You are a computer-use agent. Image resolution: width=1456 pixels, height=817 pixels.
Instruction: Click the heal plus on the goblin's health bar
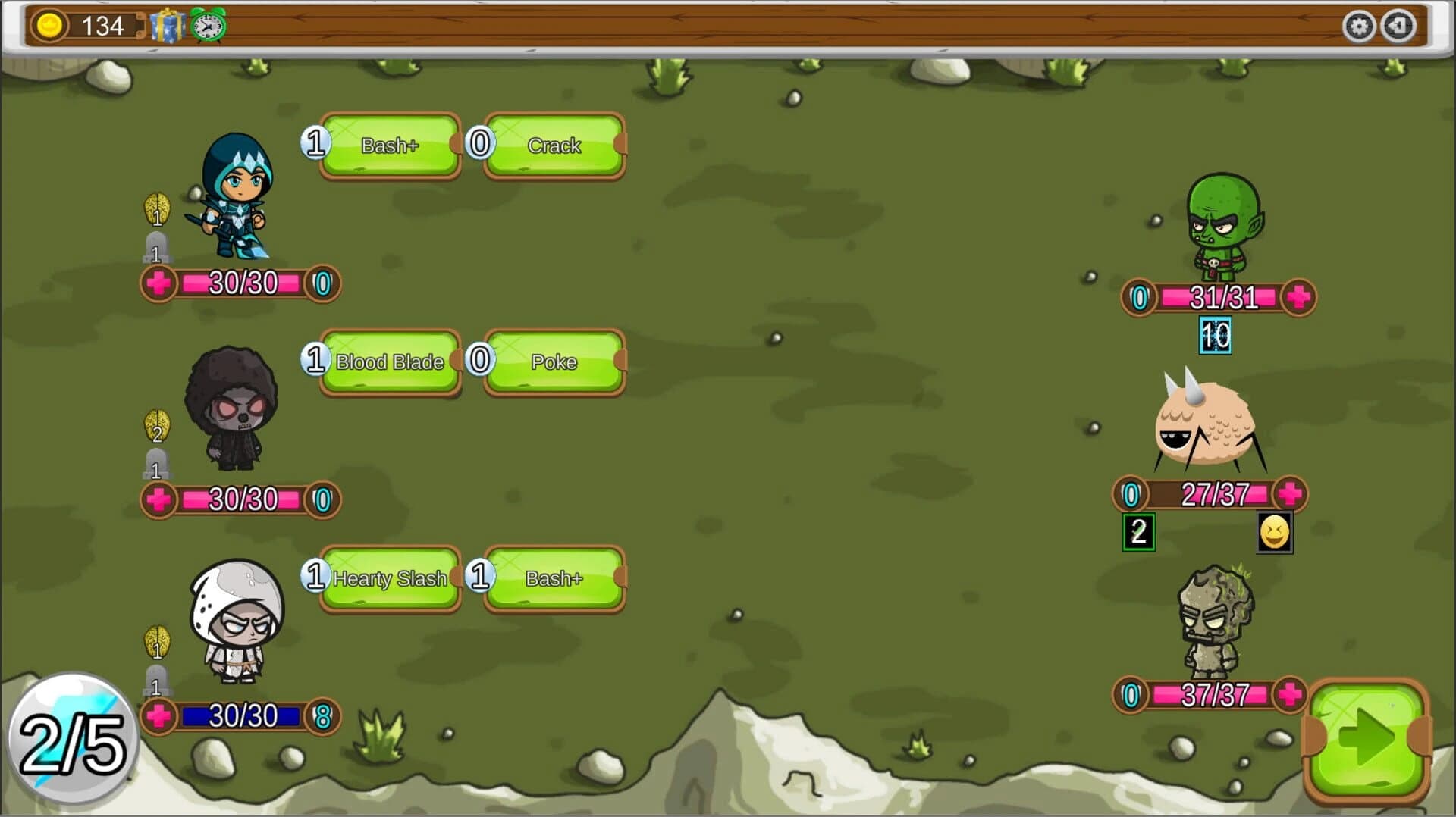click(1298, 297)
